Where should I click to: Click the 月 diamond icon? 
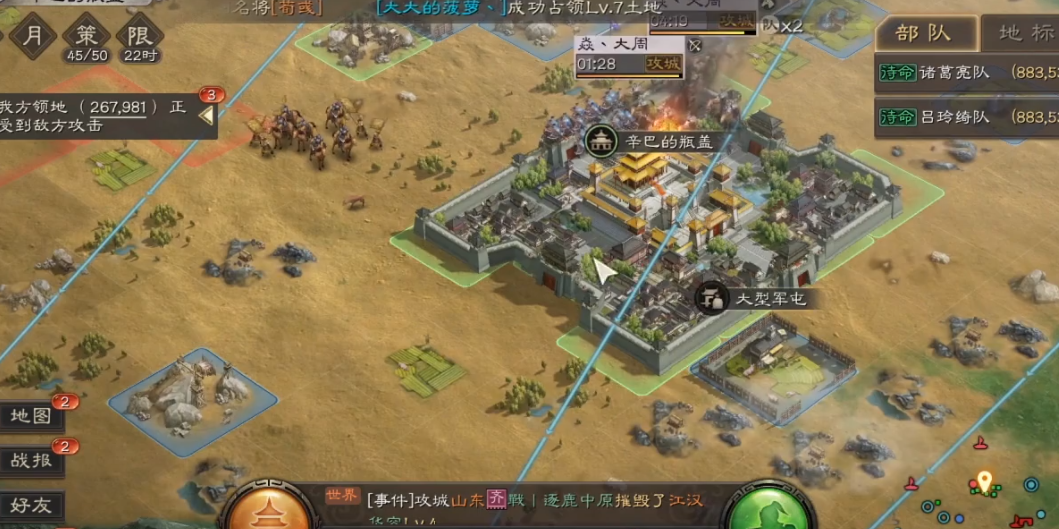pos(32,36)
